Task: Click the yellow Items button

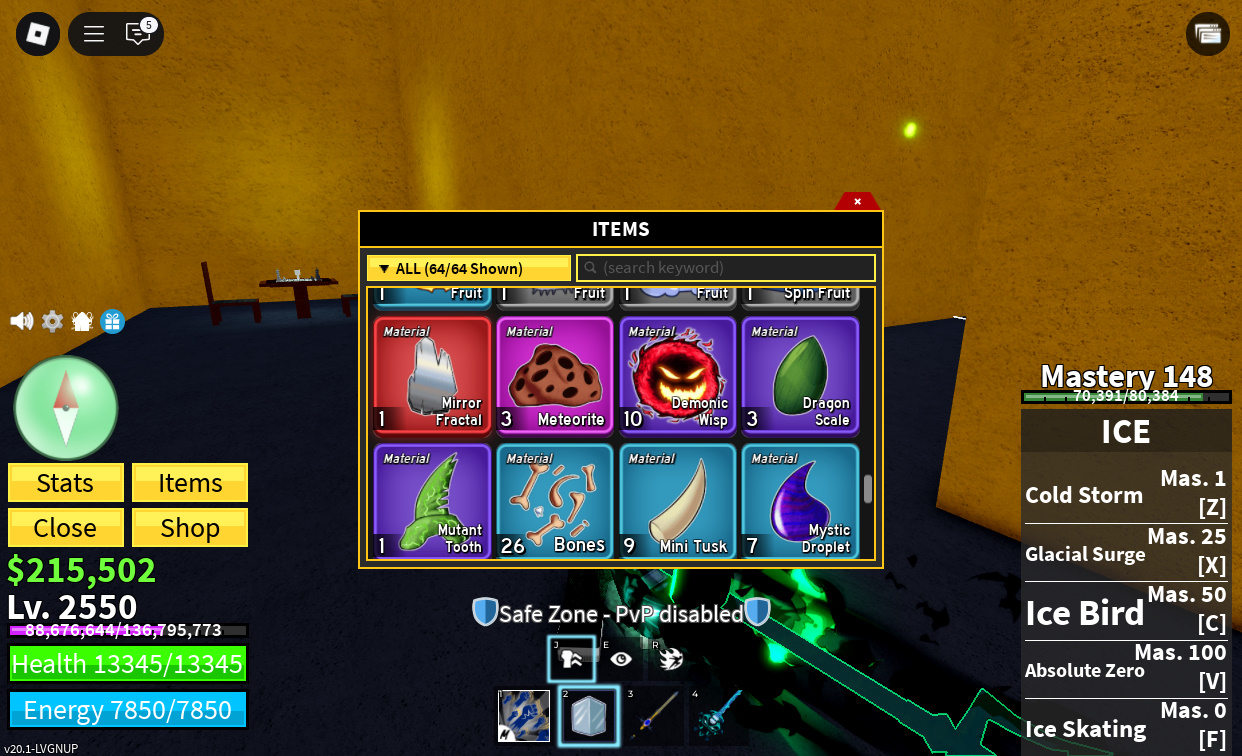Action: pyautogui.click(x=190, y=483)
